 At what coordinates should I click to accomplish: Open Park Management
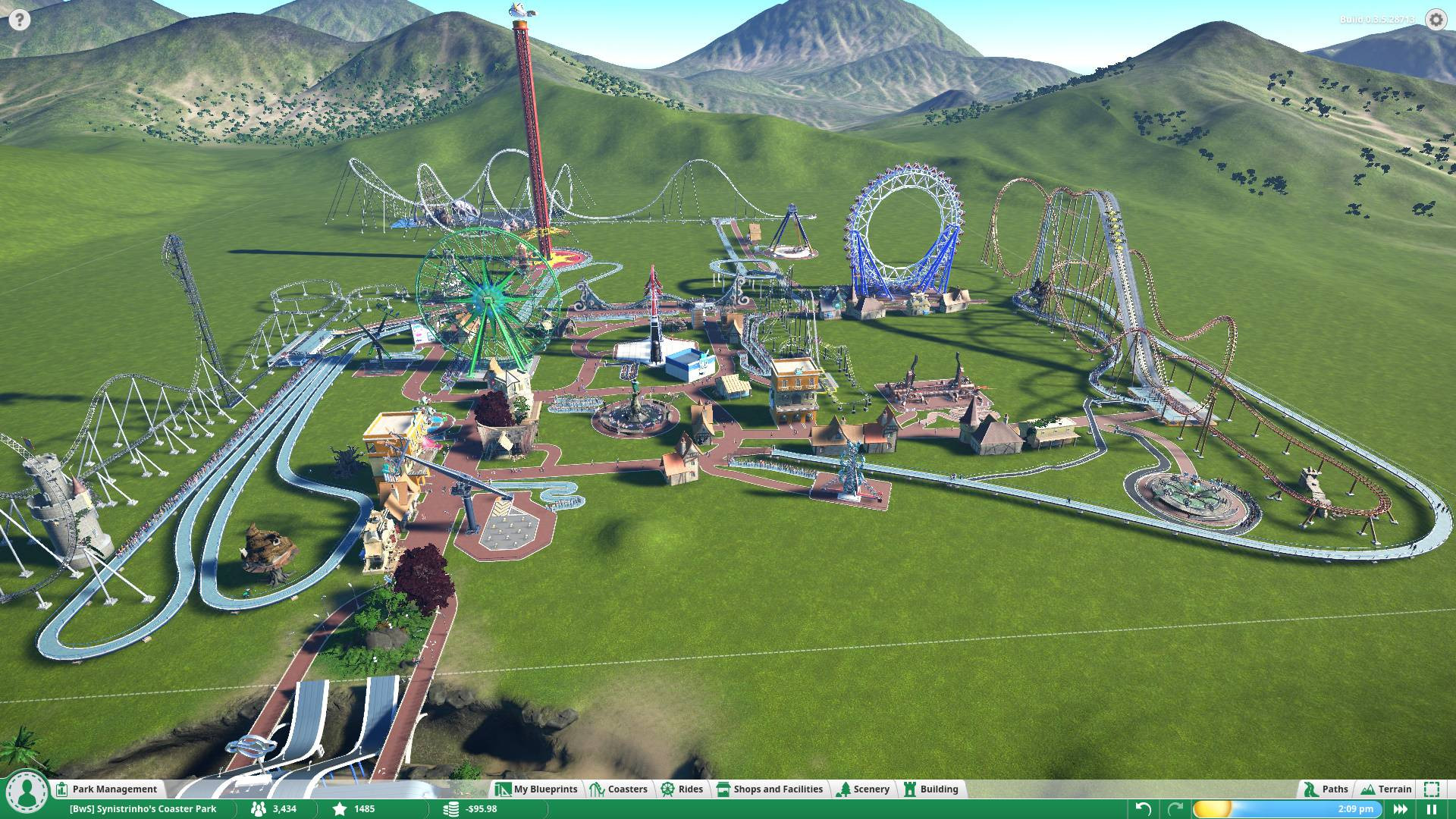click(107, 789)
